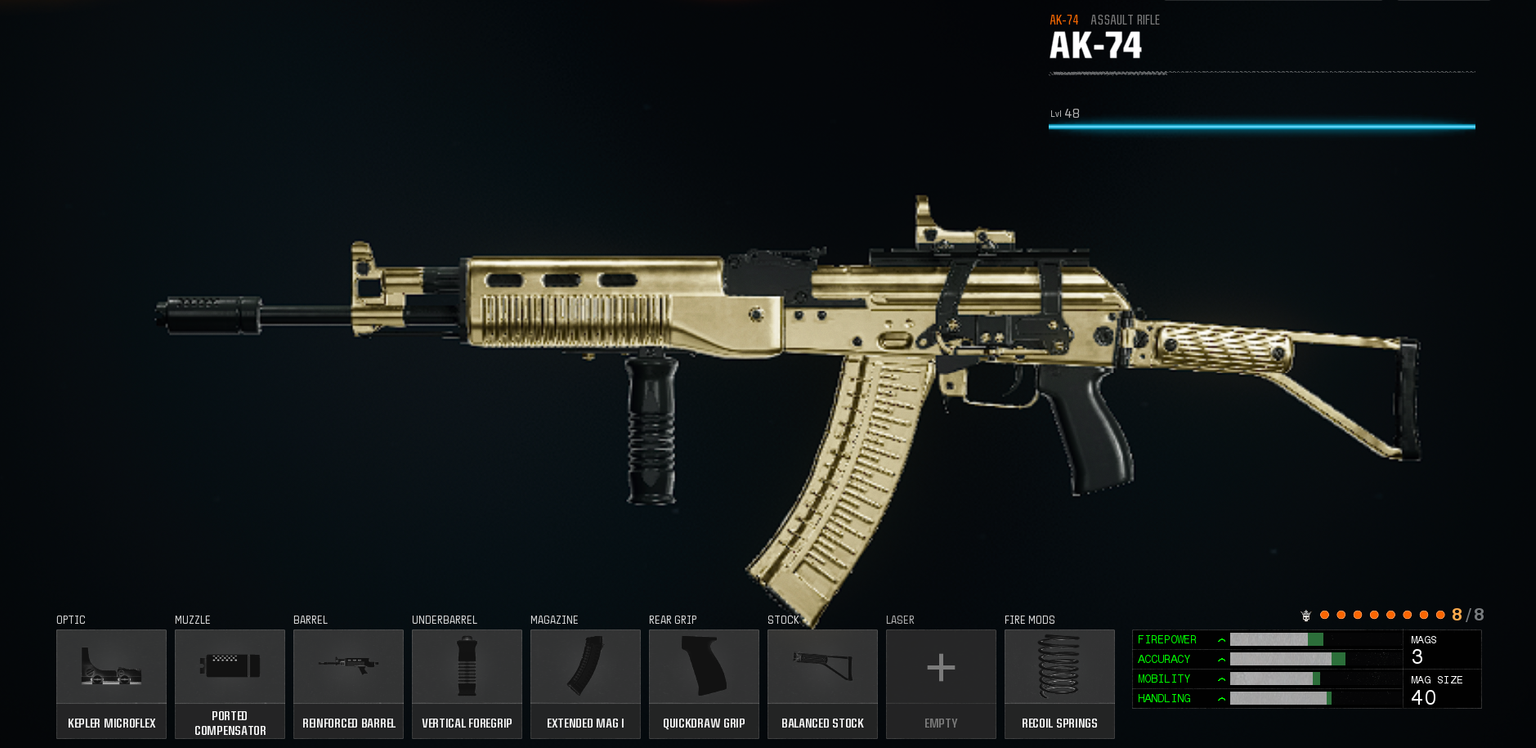Expand the ACCURACY stat breakdown
Image resolution: width=1536 pixels, height=748 pixels.
tap(1221, 659)
